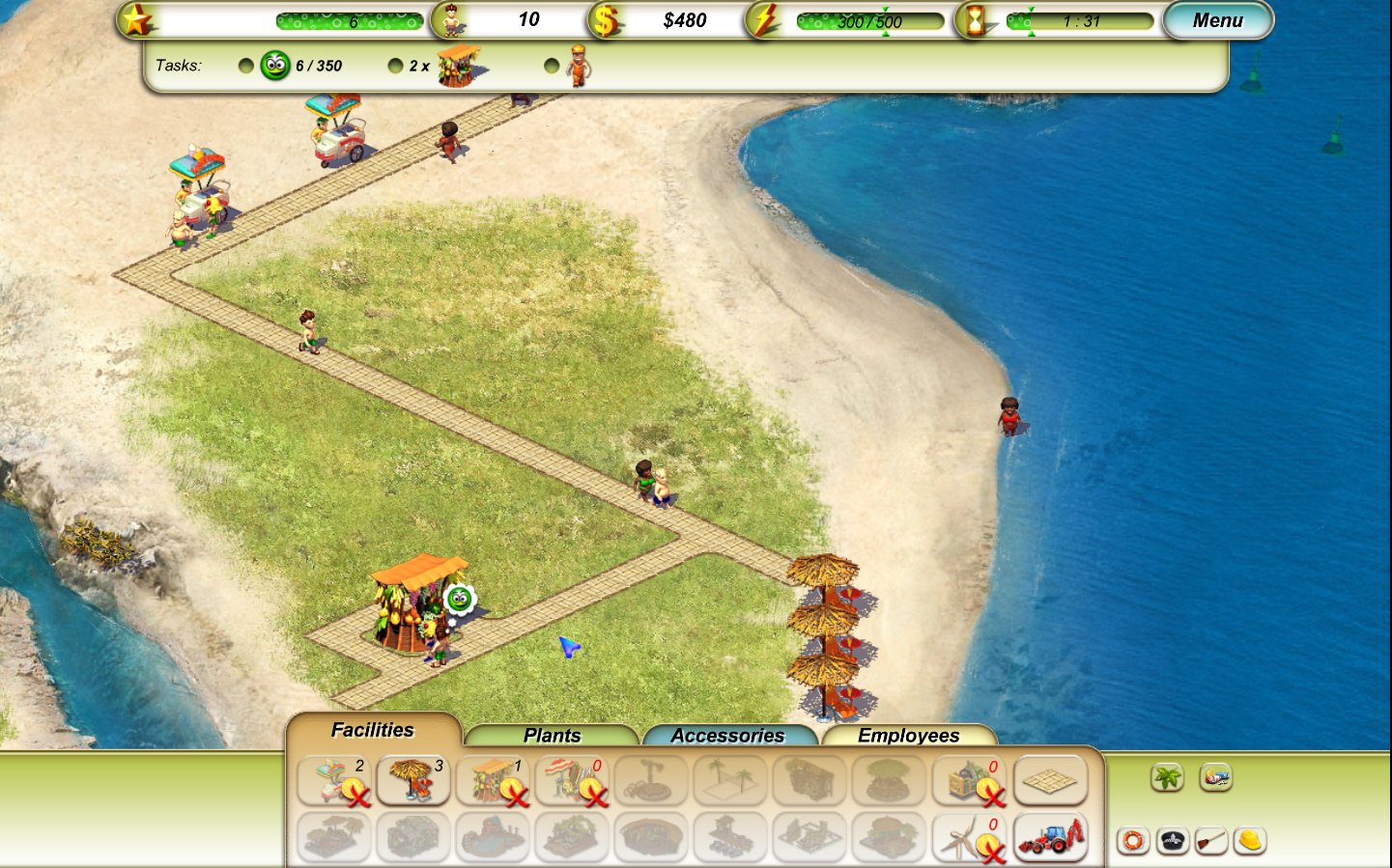Click the green leaf icon button

click(1167, 776)
